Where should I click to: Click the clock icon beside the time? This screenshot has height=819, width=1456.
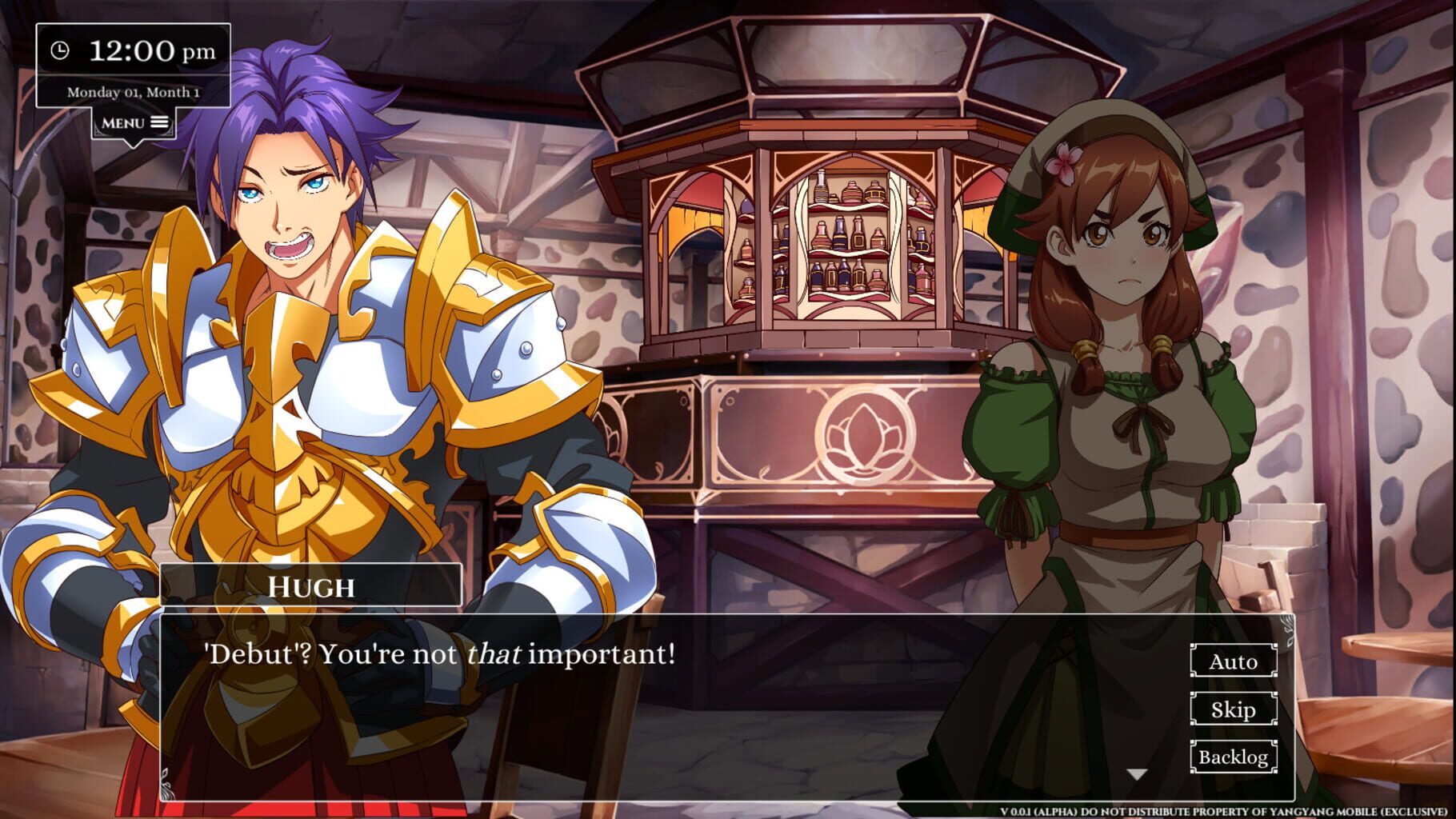61,50
